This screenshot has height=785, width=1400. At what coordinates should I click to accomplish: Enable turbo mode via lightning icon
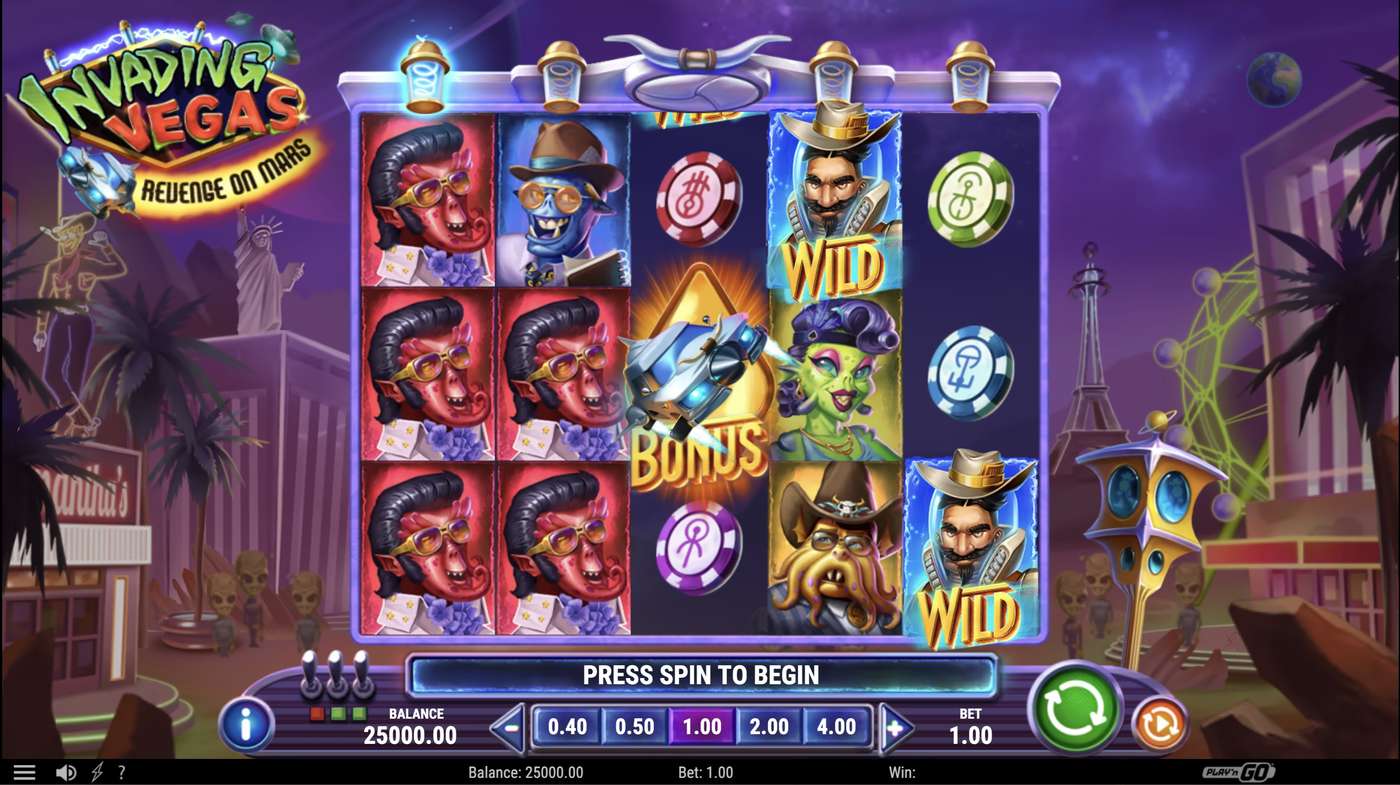click(95, 771)
